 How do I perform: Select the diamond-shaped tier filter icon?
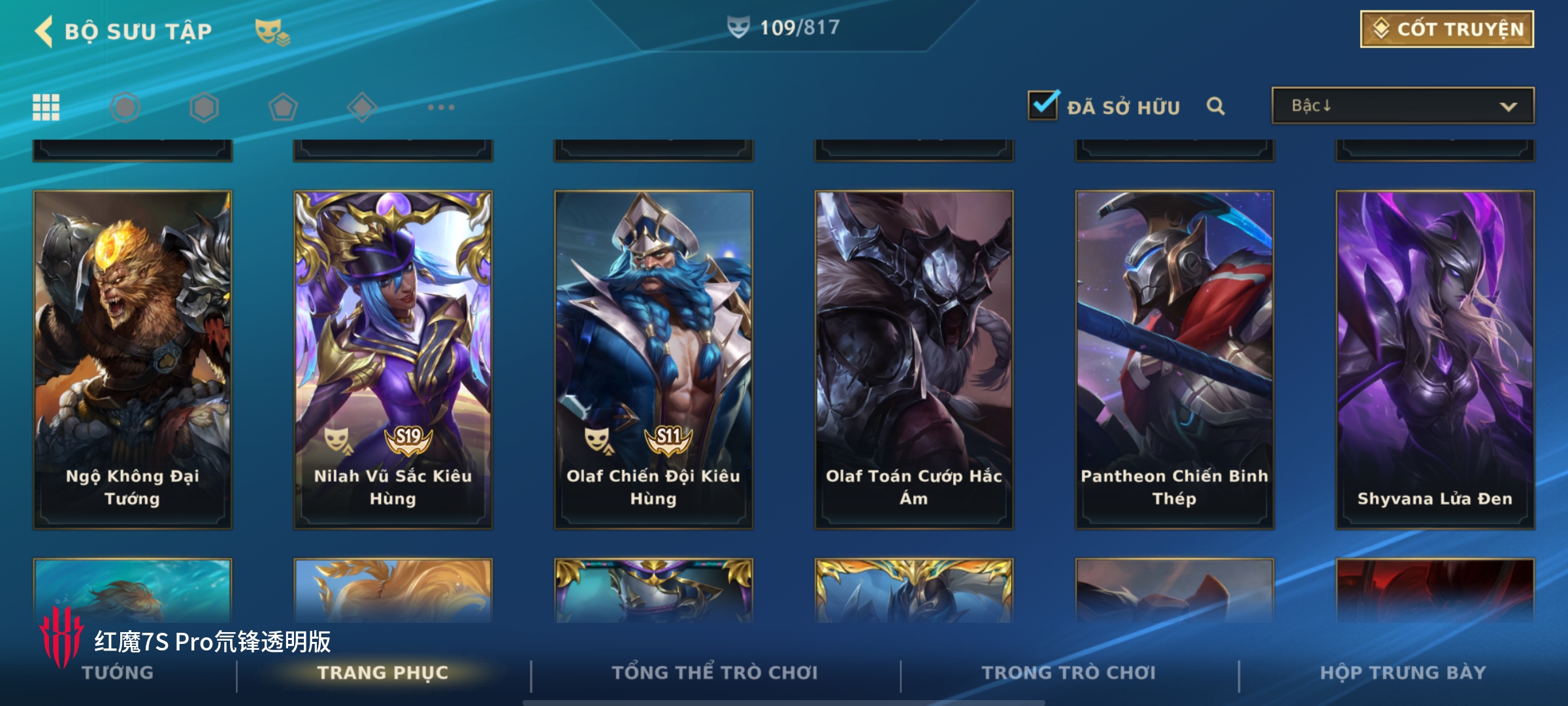[362, 107]
